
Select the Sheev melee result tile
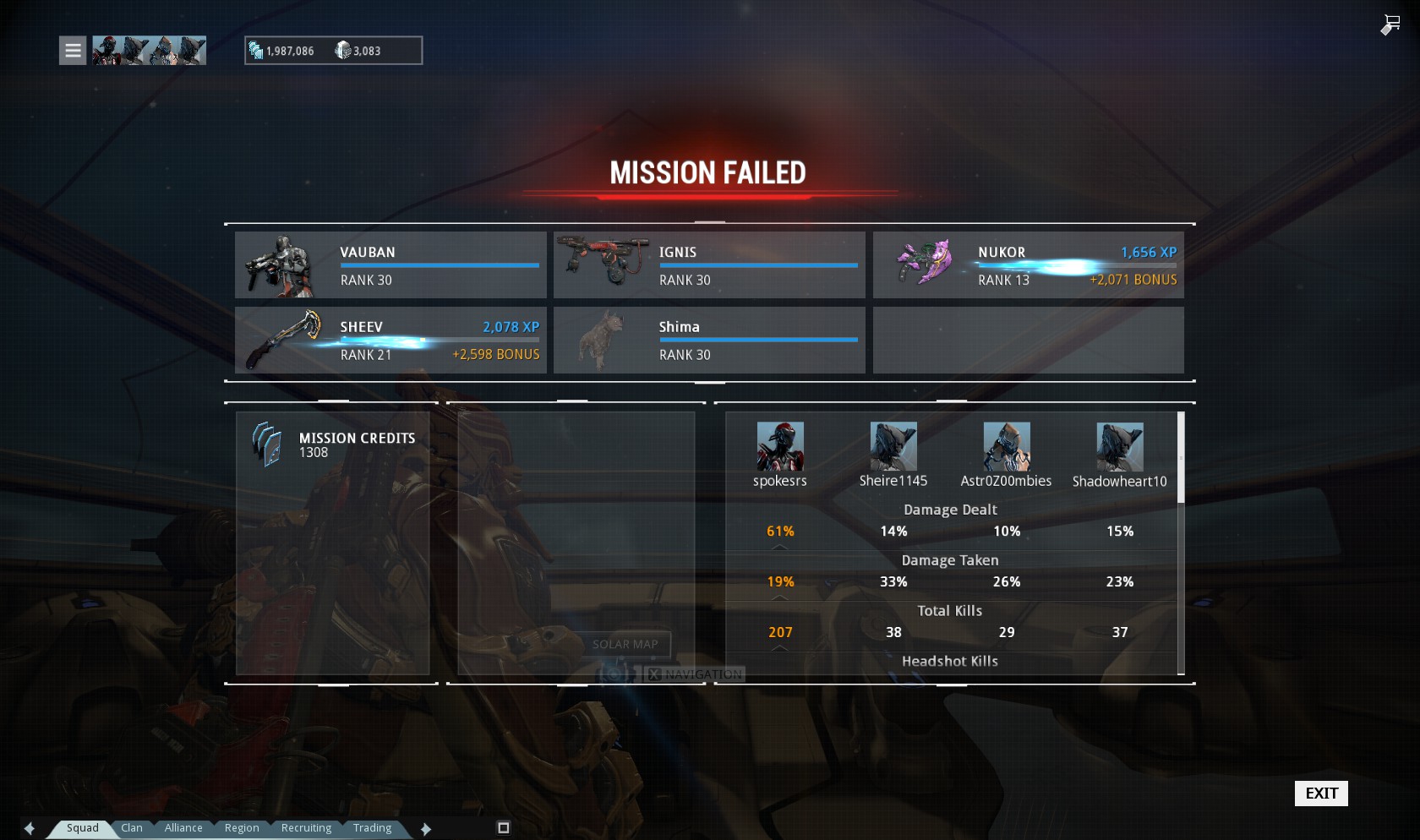click(x=390, y=340)
